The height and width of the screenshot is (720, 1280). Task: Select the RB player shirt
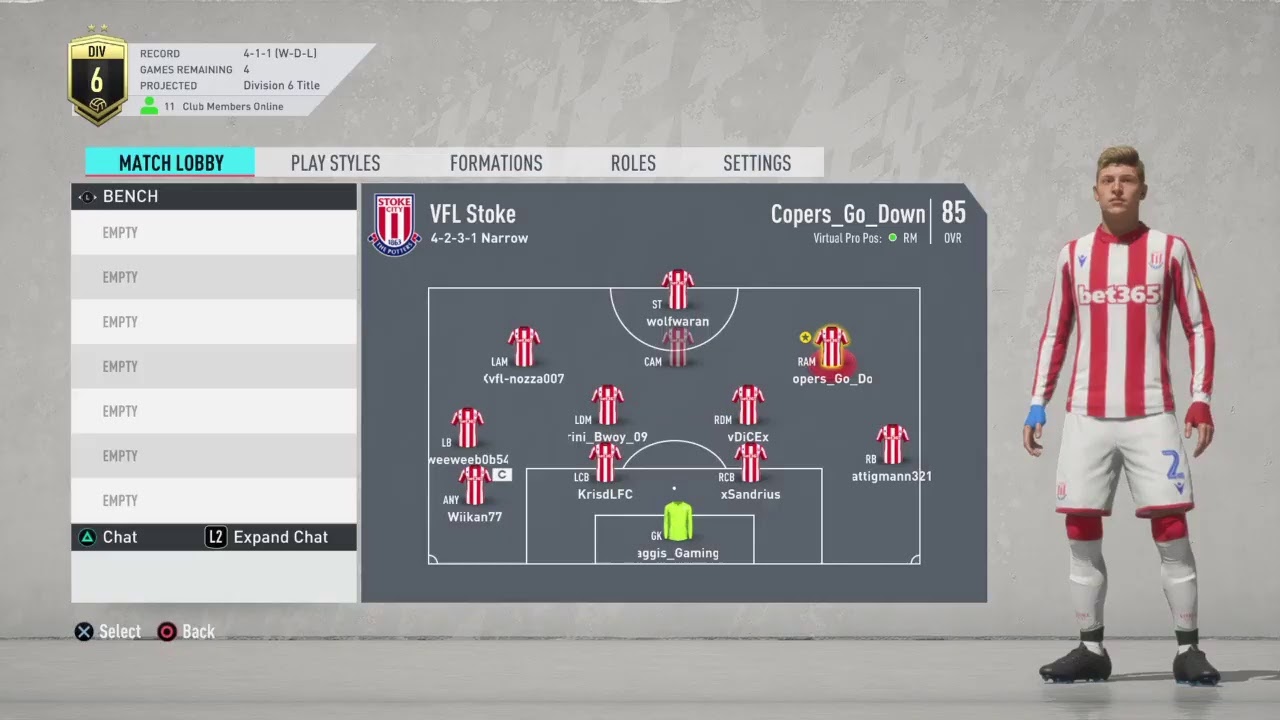coord(892,444)
